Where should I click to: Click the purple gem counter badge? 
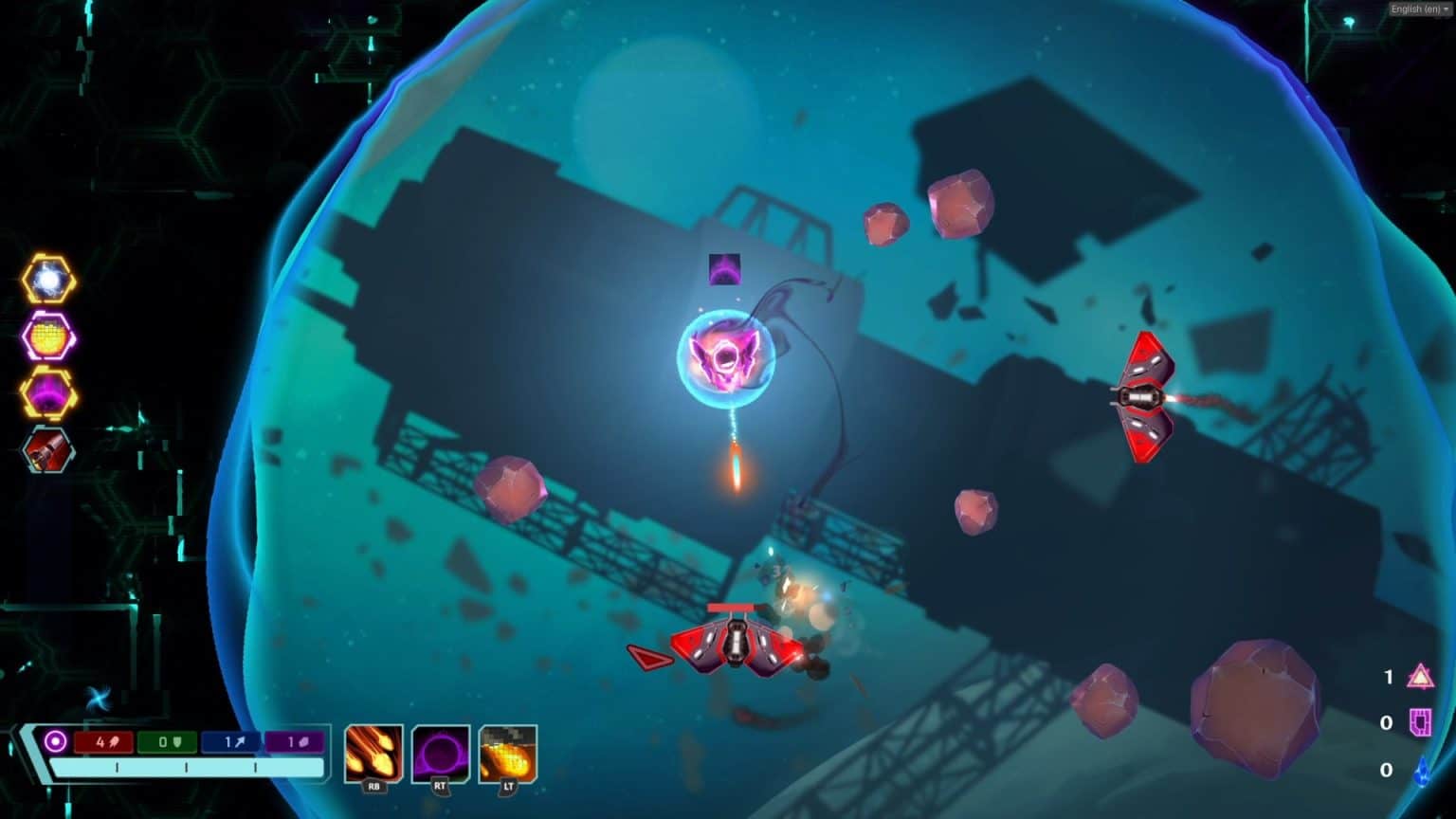click(292, 743)
